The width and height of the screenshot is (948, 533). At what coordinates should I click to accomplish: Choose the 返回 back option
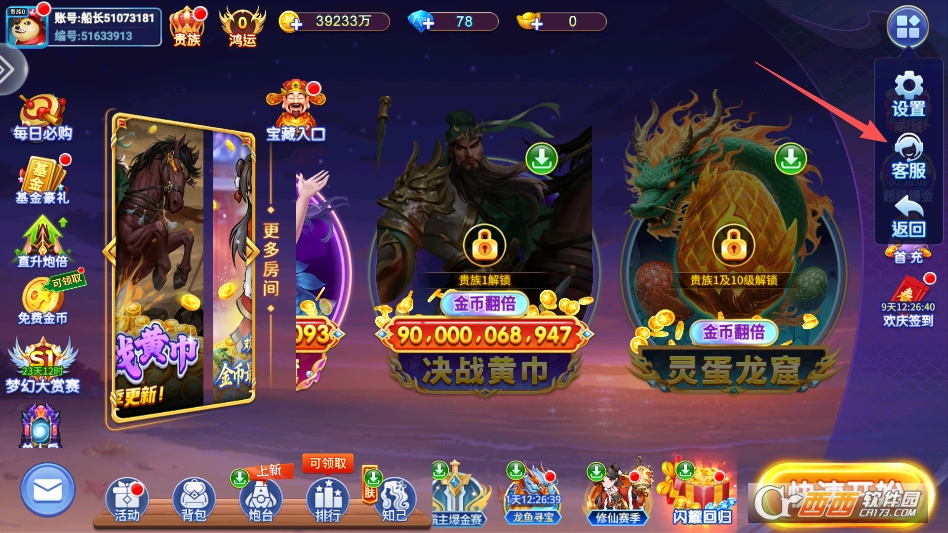point(908,215)
